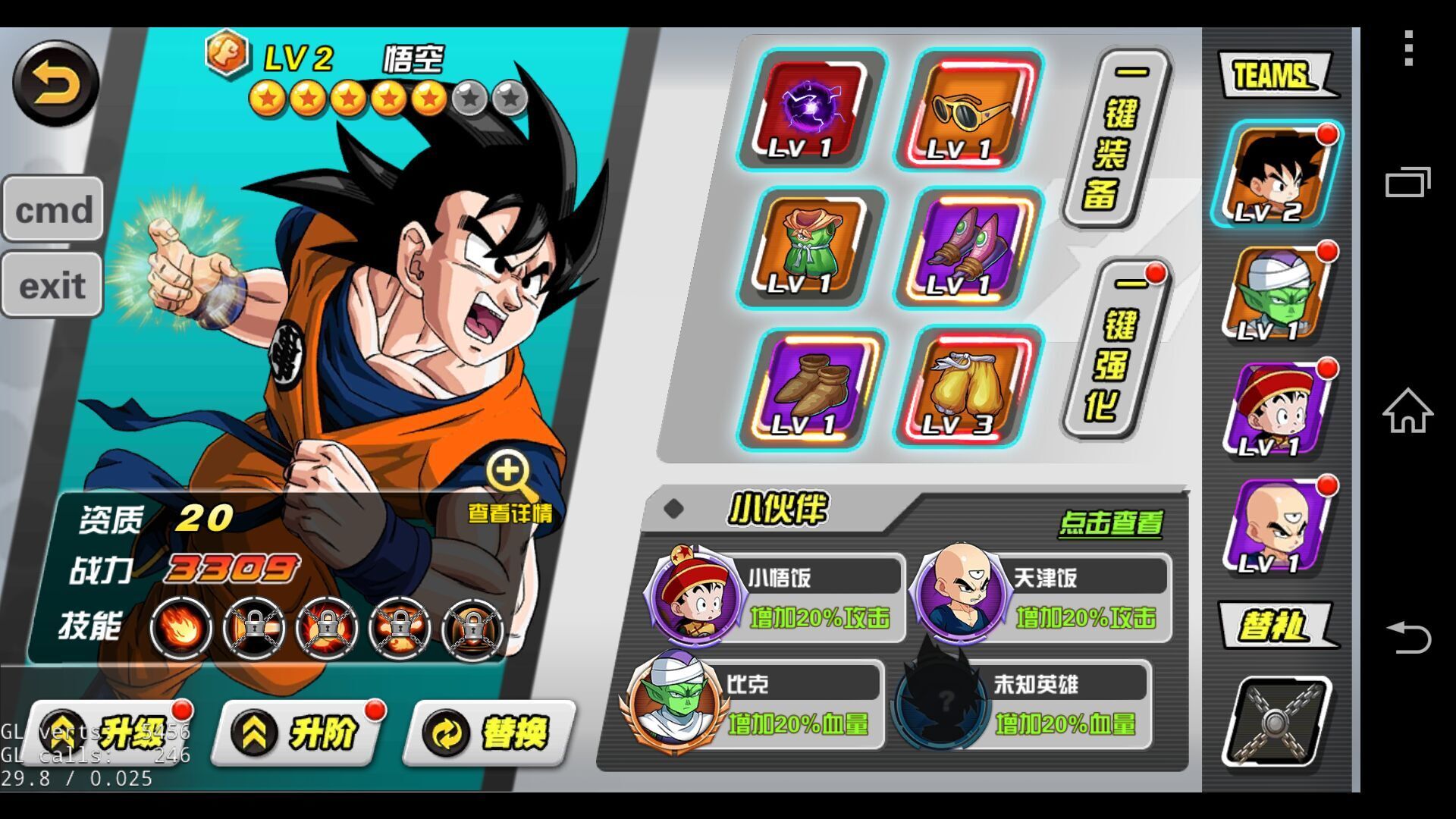Viewport: 1456px width, 819px height.
Task: Tap the 替换 replace hero button
Action: click(491, 733)
